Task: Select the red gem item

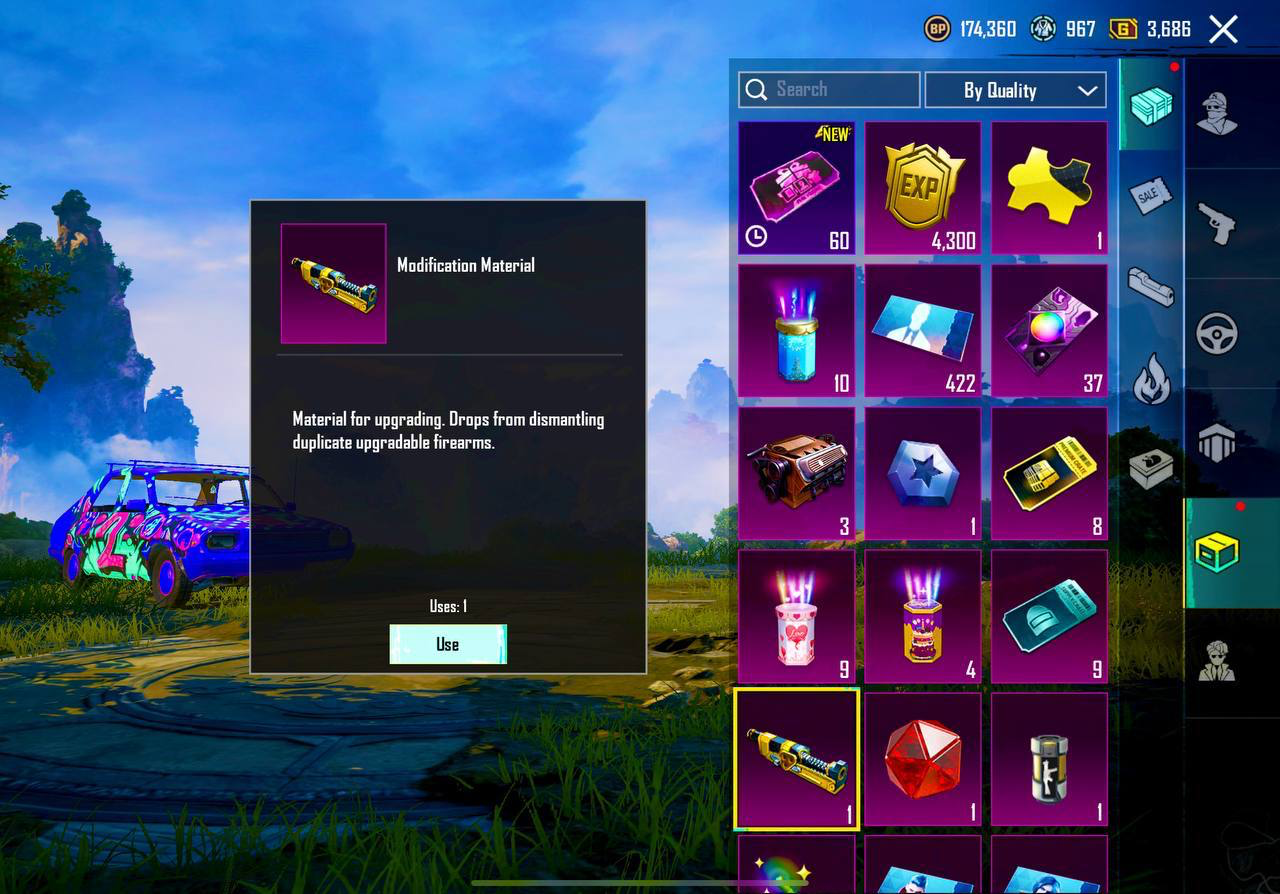Action: tap(923, 759)
